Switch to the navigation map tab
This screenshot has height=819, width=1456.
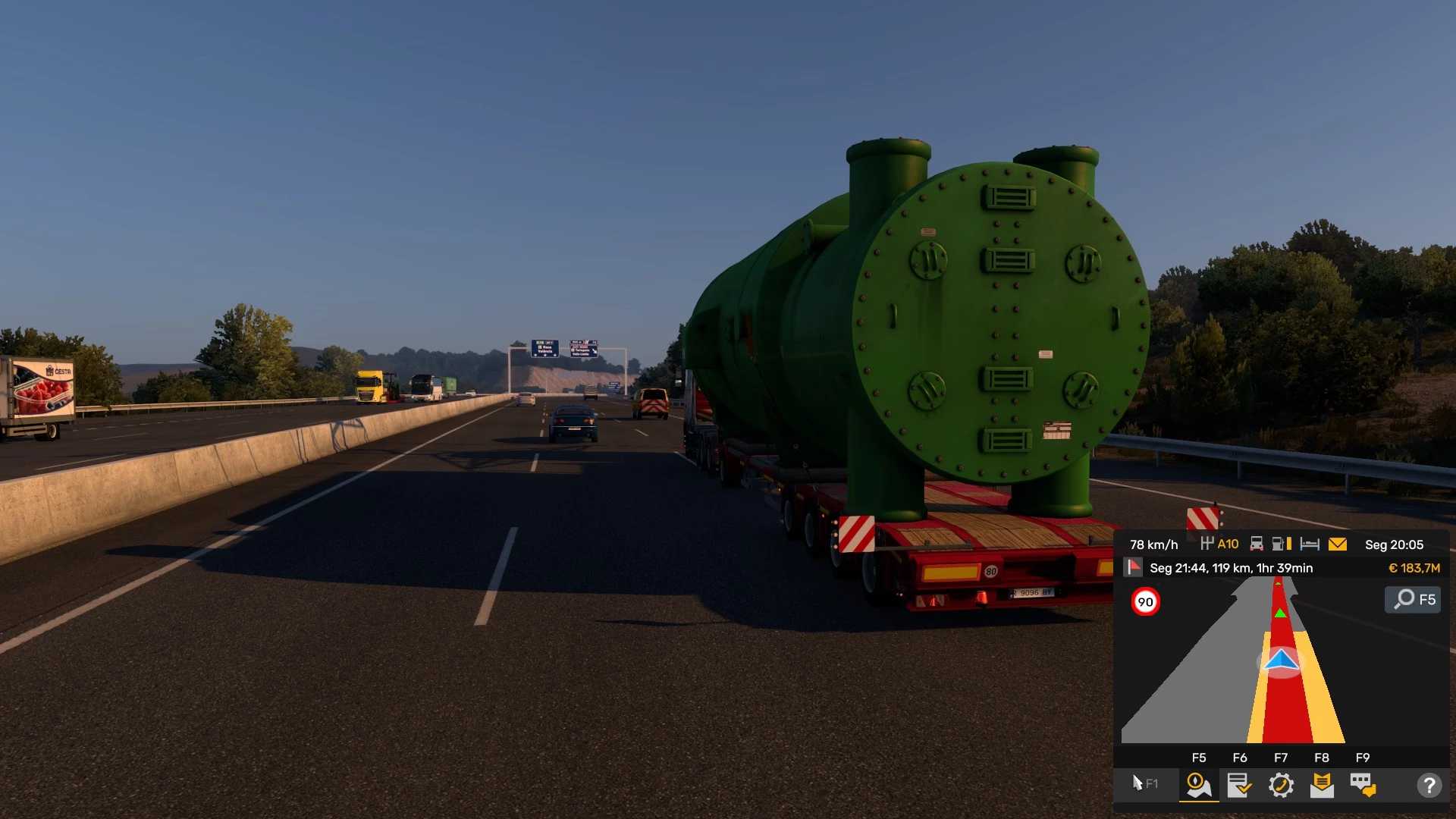(1198, 785)
